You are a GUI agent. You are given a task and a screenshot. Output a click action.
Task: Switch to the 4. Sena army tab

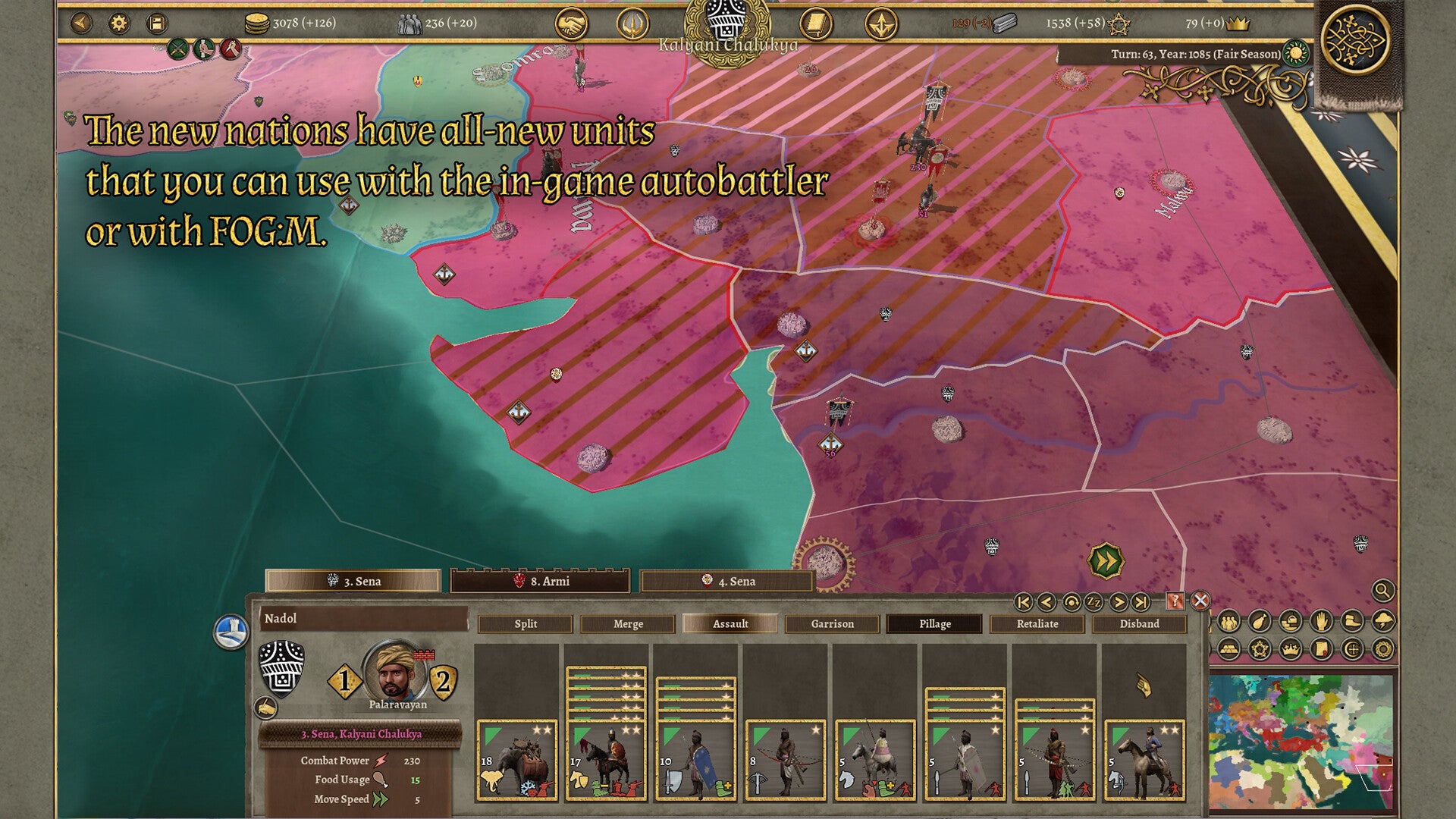tap(726, 582)
